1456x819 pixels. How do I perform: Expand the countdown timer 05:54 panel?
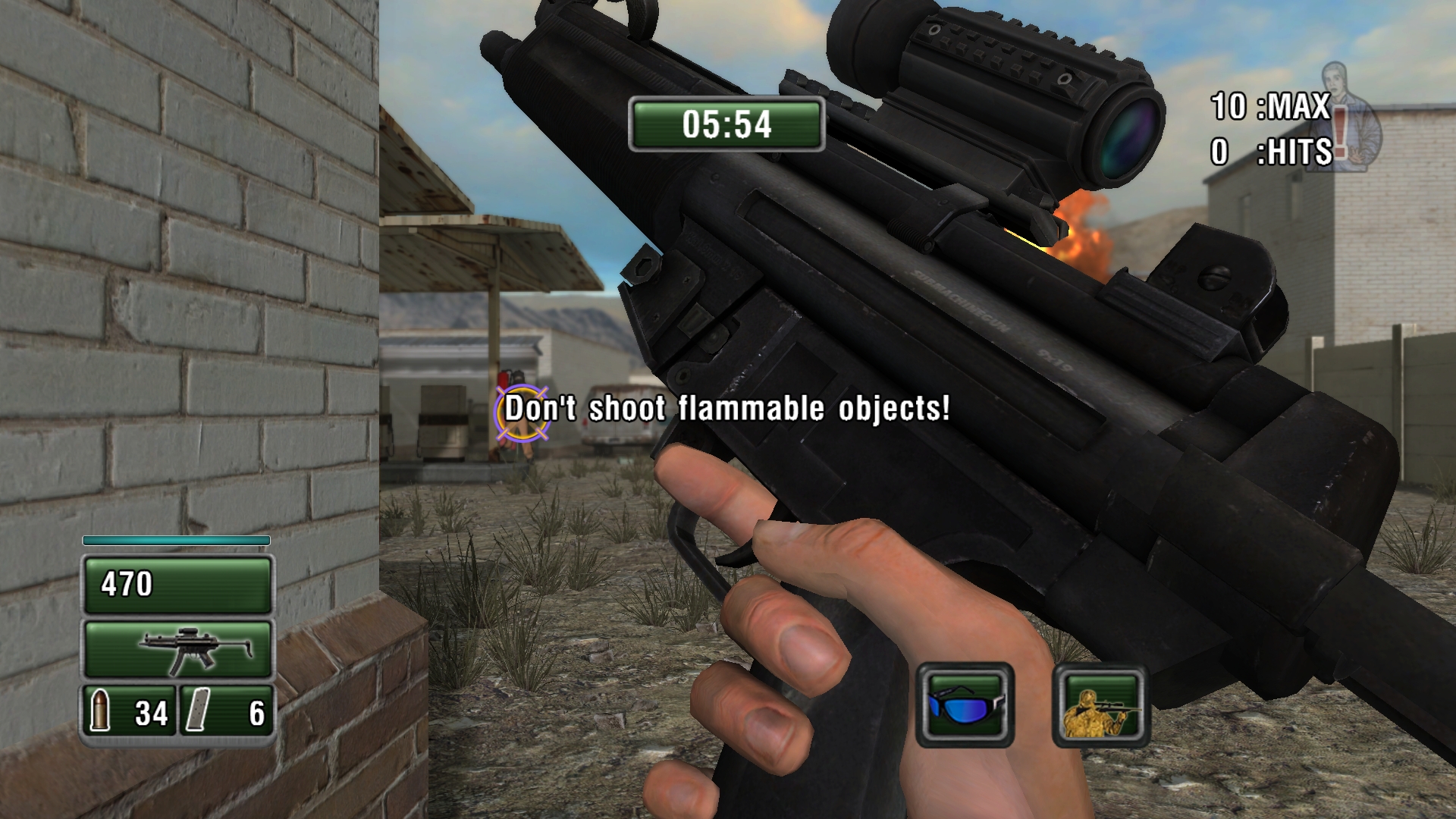click(726, 124)
